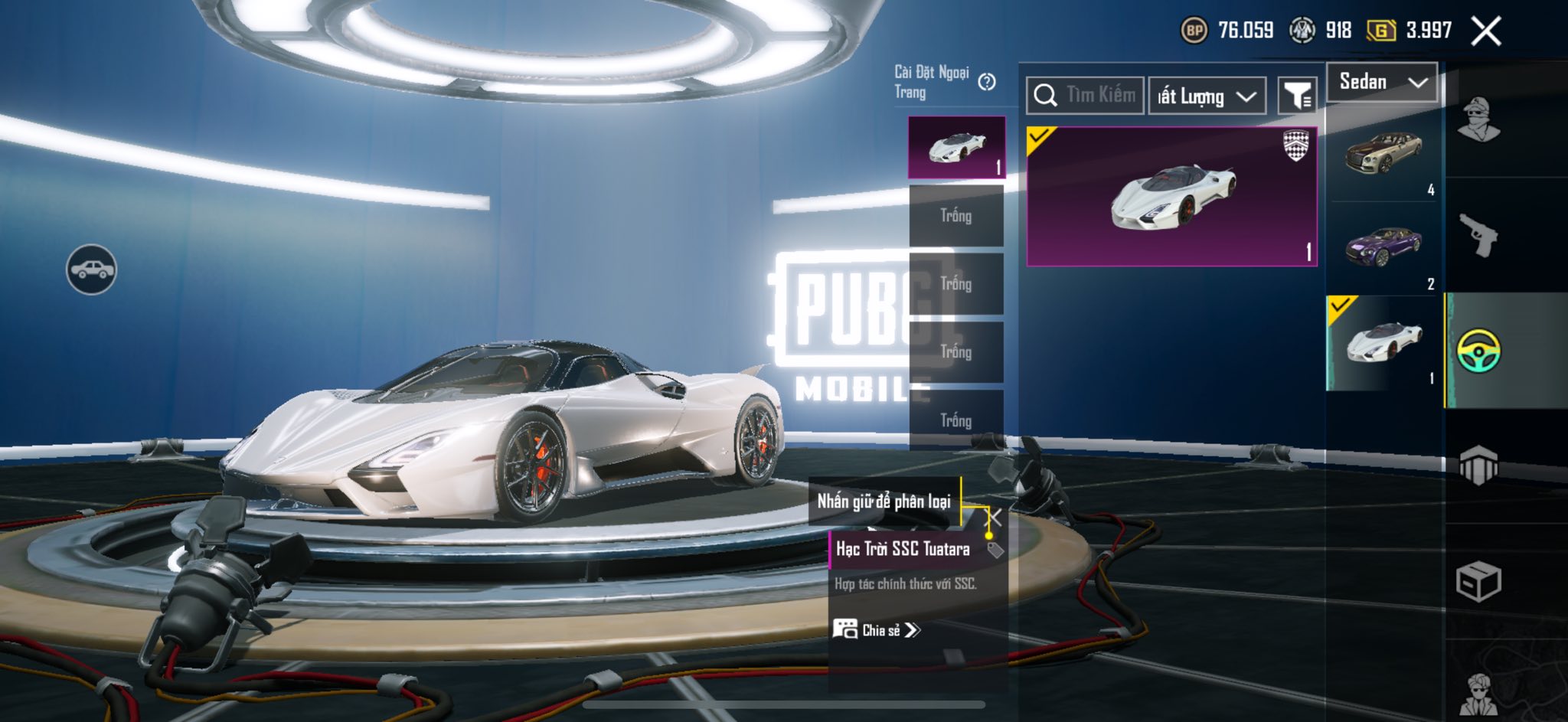Click the help icon beside Cài Đặt Ngoại Trang
1568x722 pixels.
point(987,82)
